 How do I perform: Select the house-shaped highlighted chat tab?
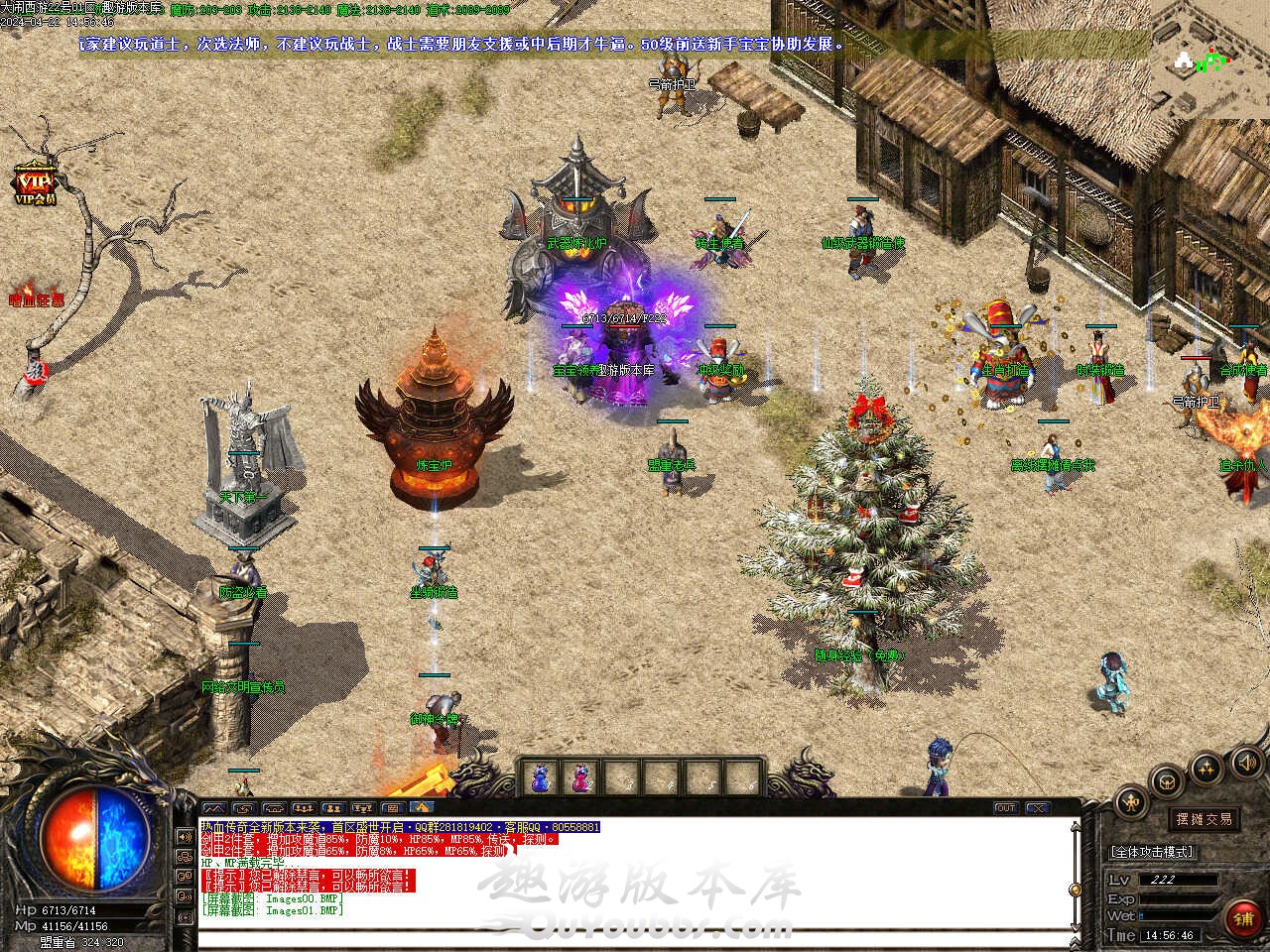tap(421, 808)
